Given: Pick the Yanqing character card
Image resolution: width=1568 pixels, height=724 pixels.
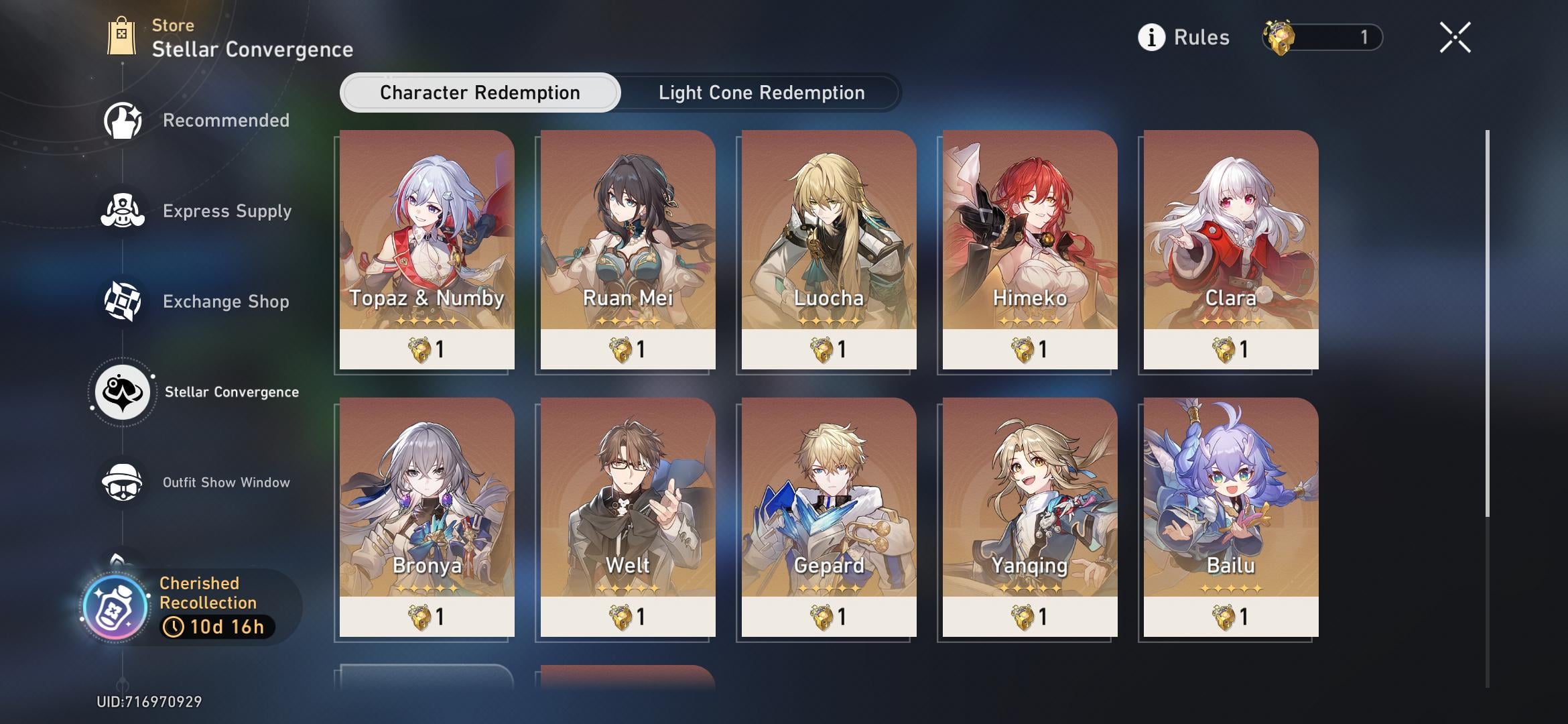Looking at the screenshot, I should pyautogui.click(x=1030, y=516).
